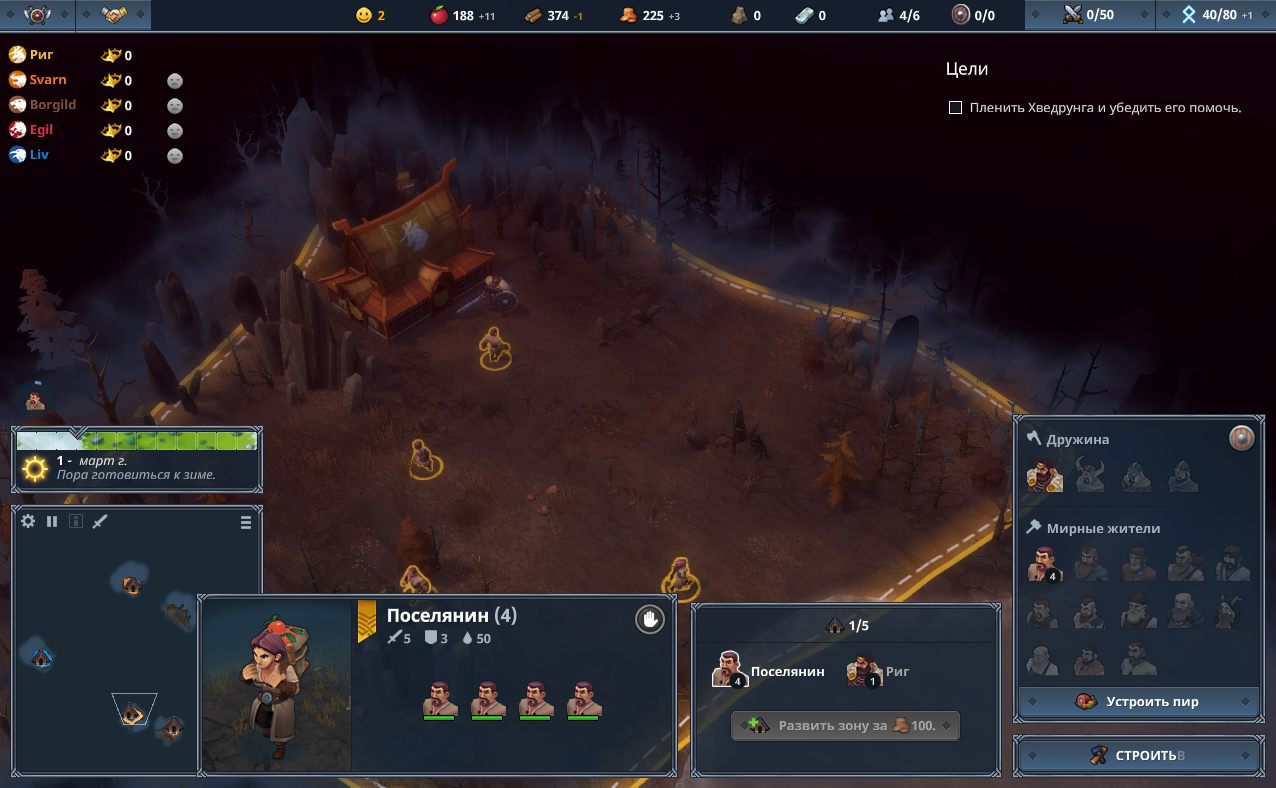This screenshot has height=788, width=1276.
Task: Select Поселянин entry in the zone panel
Action: [768, 671]
